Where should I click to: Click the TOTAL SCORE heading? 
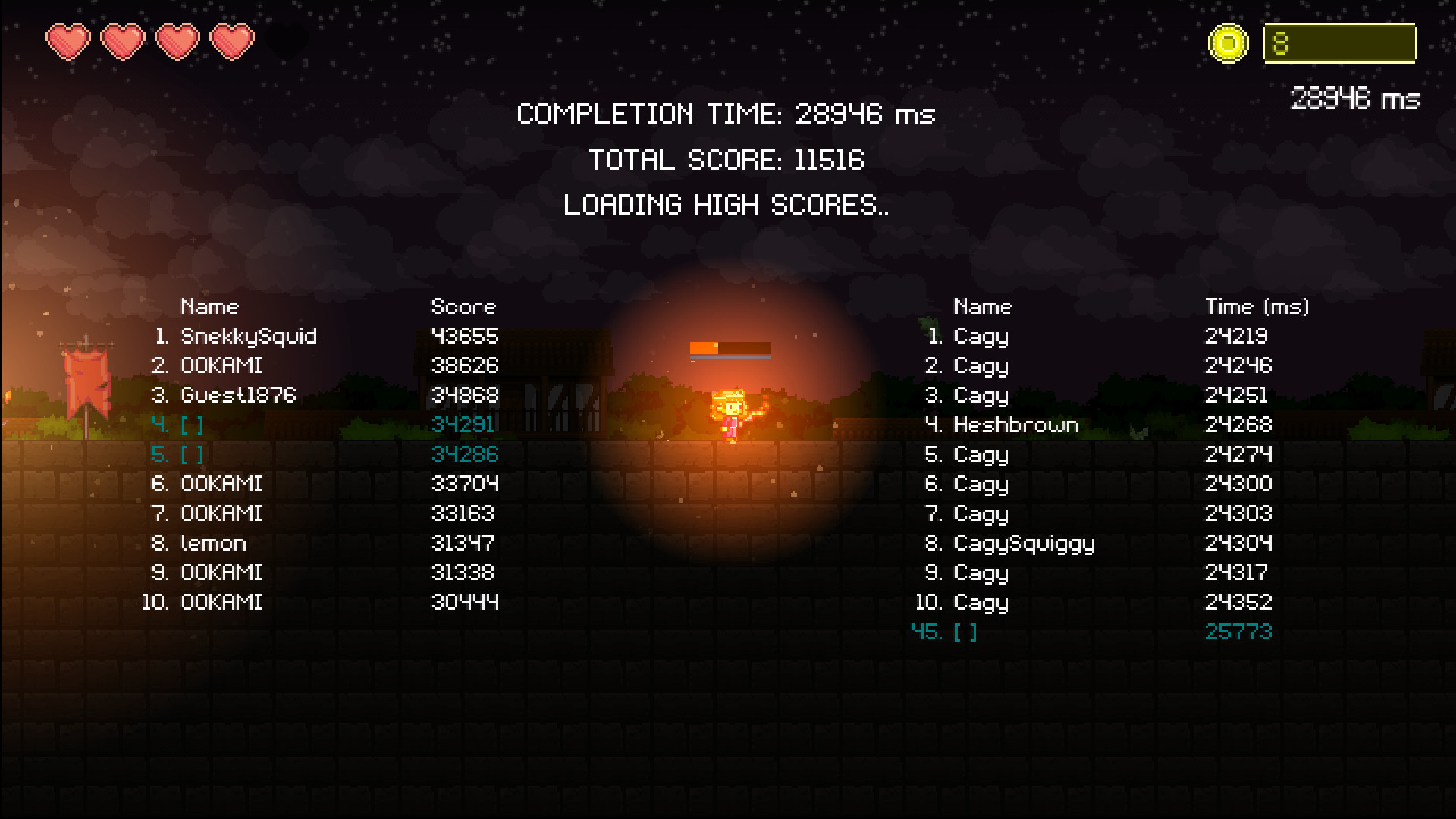point(726,160)
